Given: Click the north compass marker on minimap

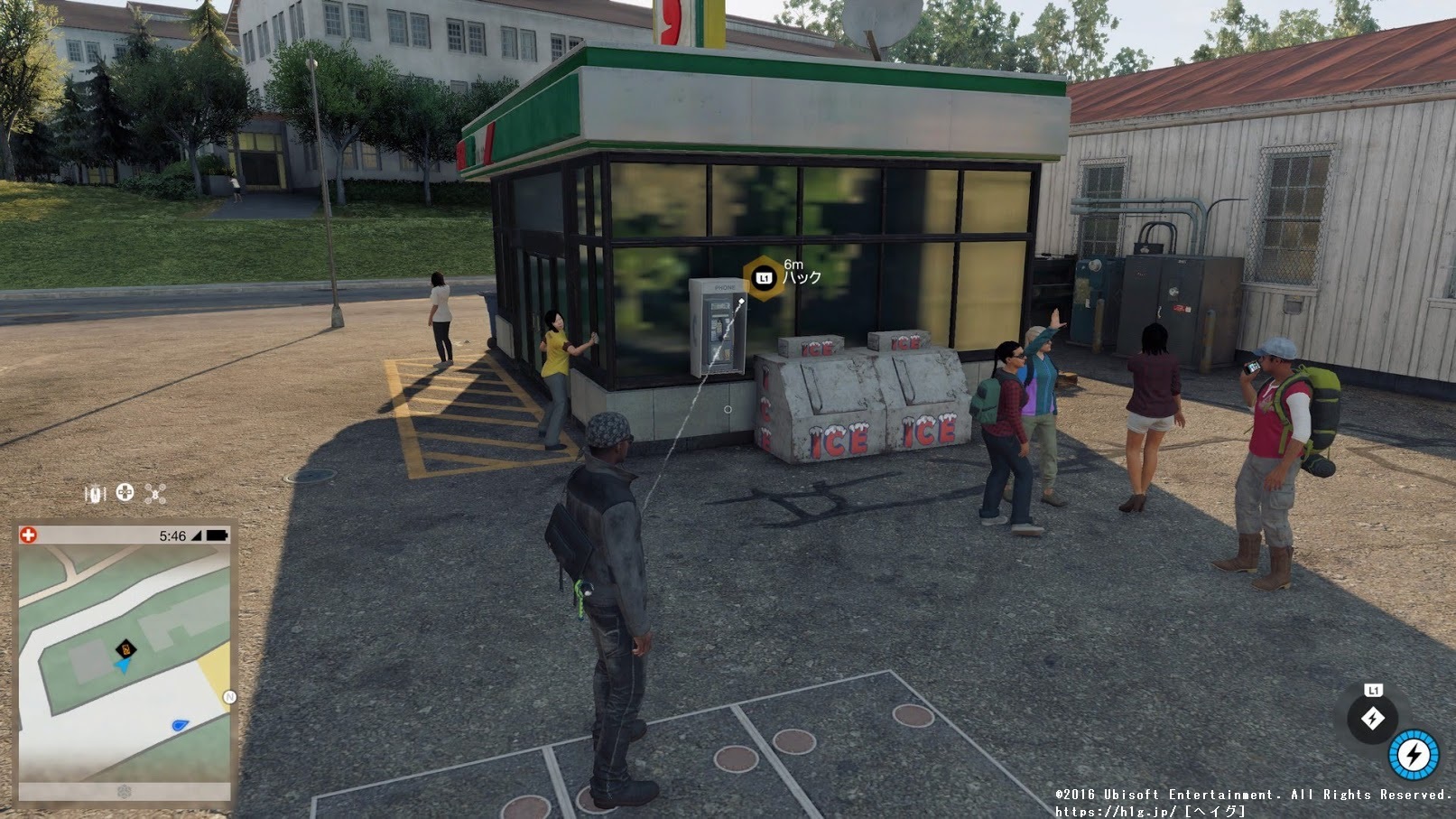Looking at the screenshot, I should pyautogui.click(x=229, y=696).
